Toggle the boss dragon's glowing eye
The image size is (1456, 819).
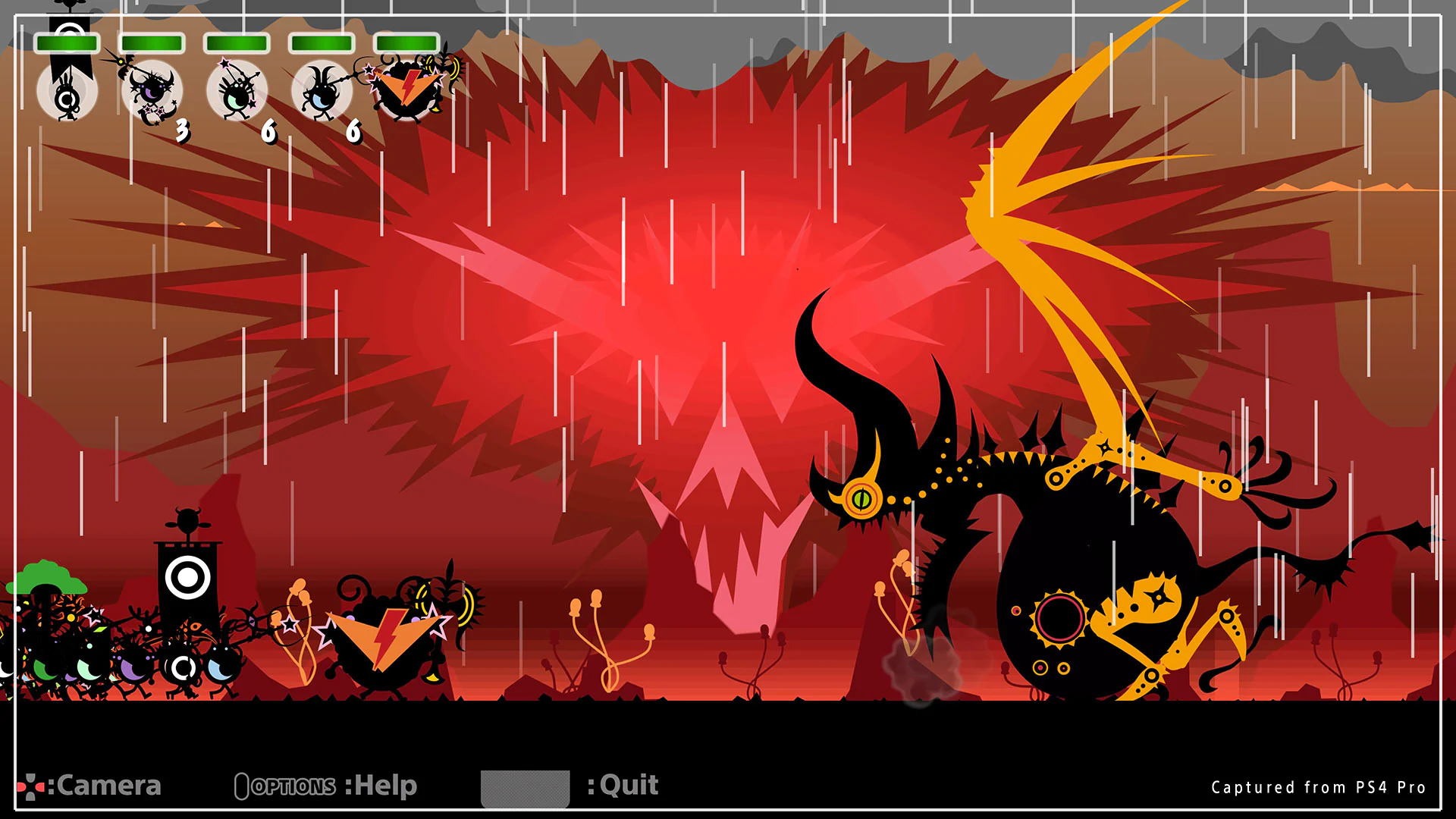click(x=862, y=497)
